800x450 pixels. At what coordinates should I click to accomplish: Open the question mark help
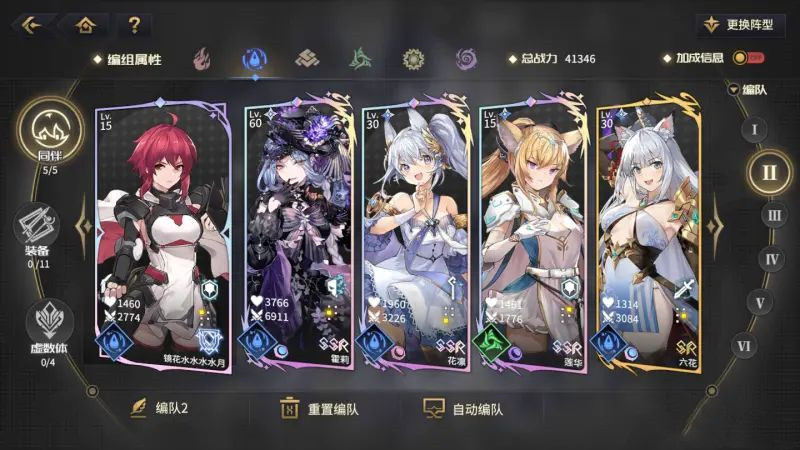[x=133, y=25]
